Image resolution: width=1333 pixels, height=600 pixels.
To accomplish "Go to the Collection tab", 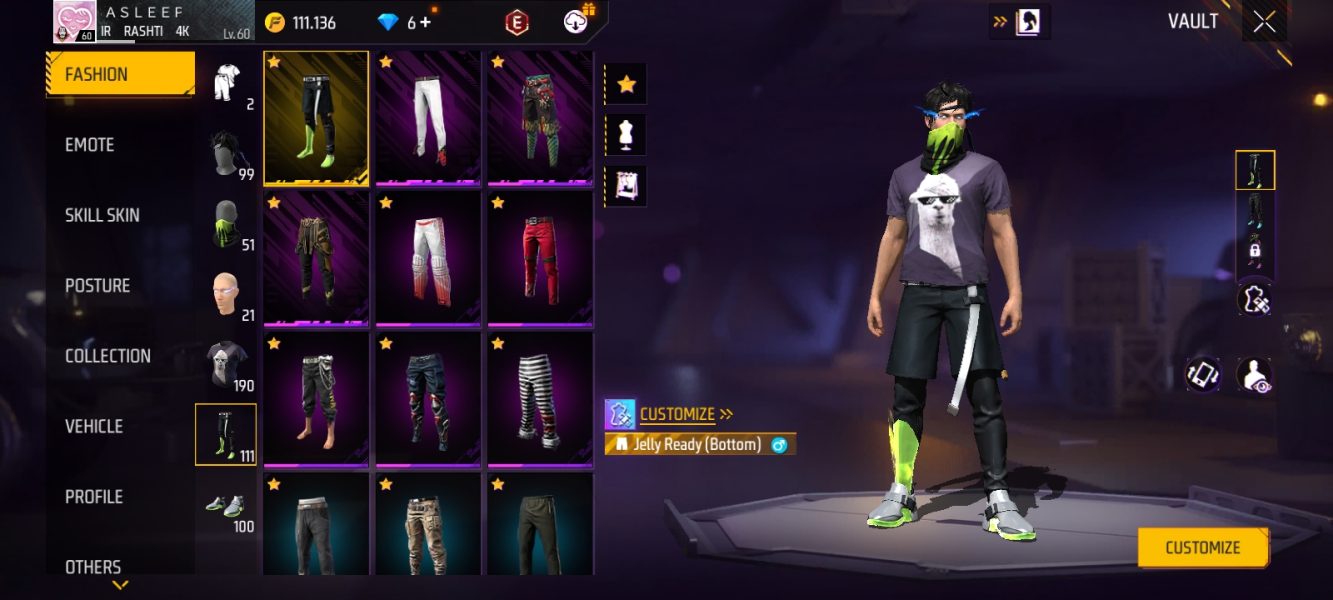I will coord(107,356).
